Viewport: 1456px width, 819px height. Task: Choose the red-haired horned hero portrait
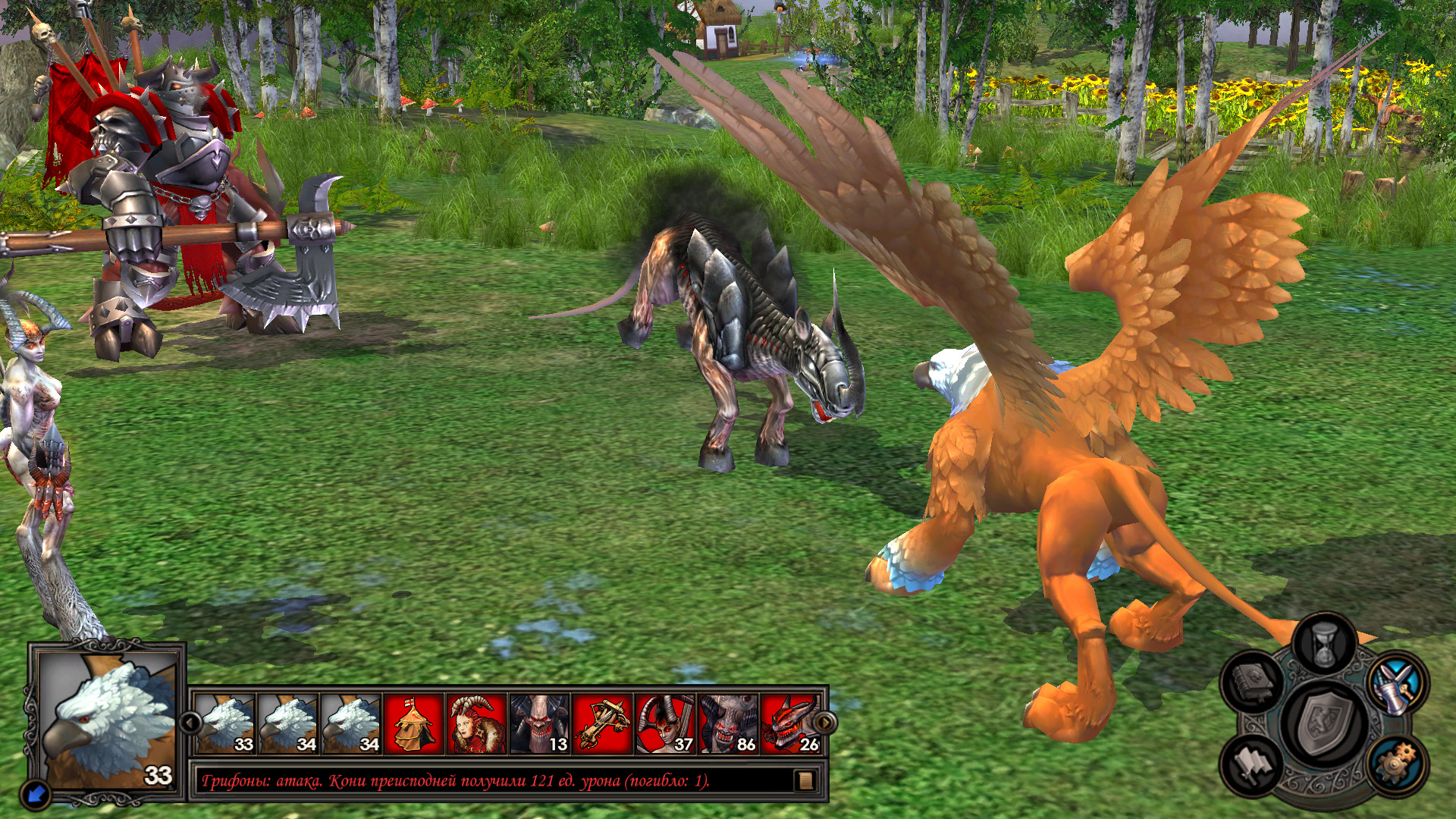coord(476,724)
